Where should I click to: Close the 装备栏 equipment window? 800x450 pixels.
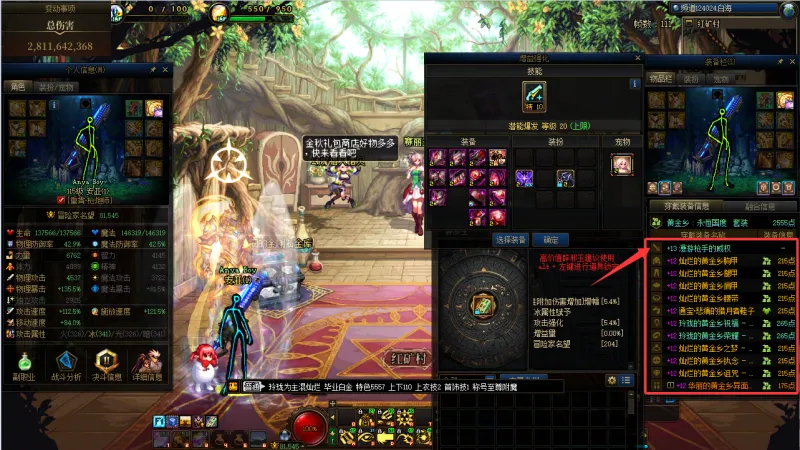pyautogui.click(x=790, y=60)
